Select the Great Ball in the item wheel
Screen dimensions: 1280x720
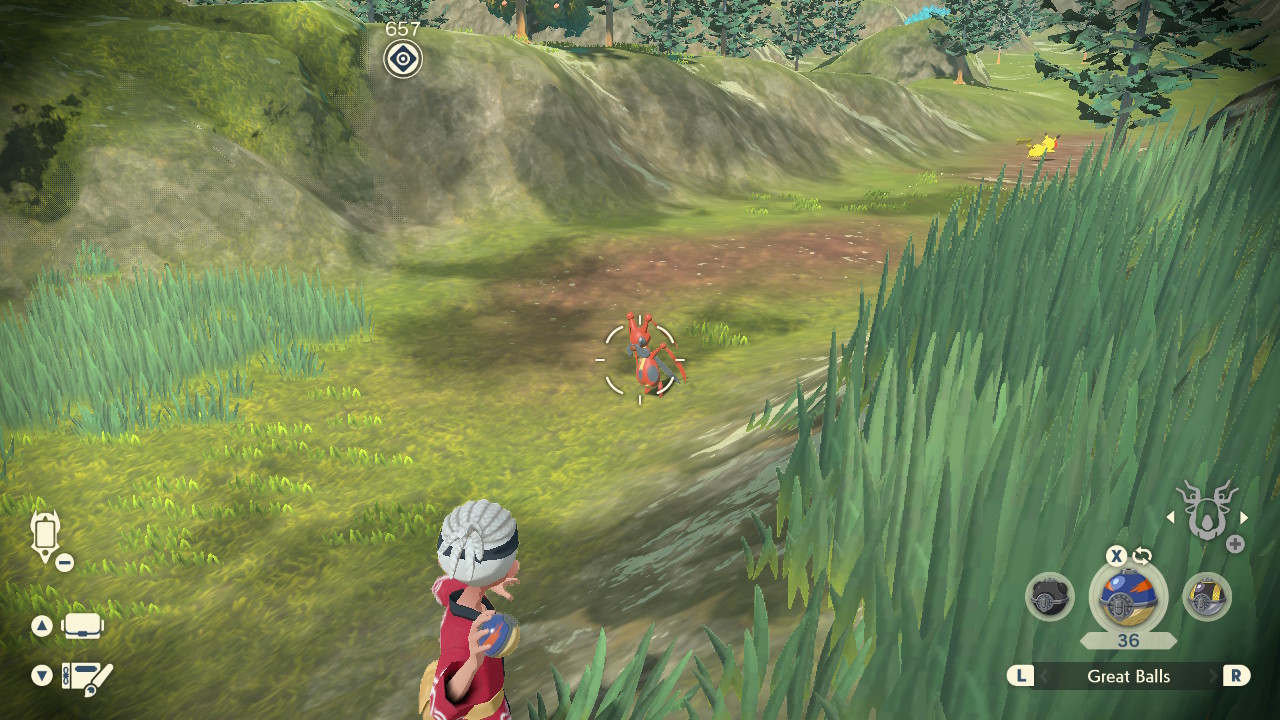(x=1128, y=597)
